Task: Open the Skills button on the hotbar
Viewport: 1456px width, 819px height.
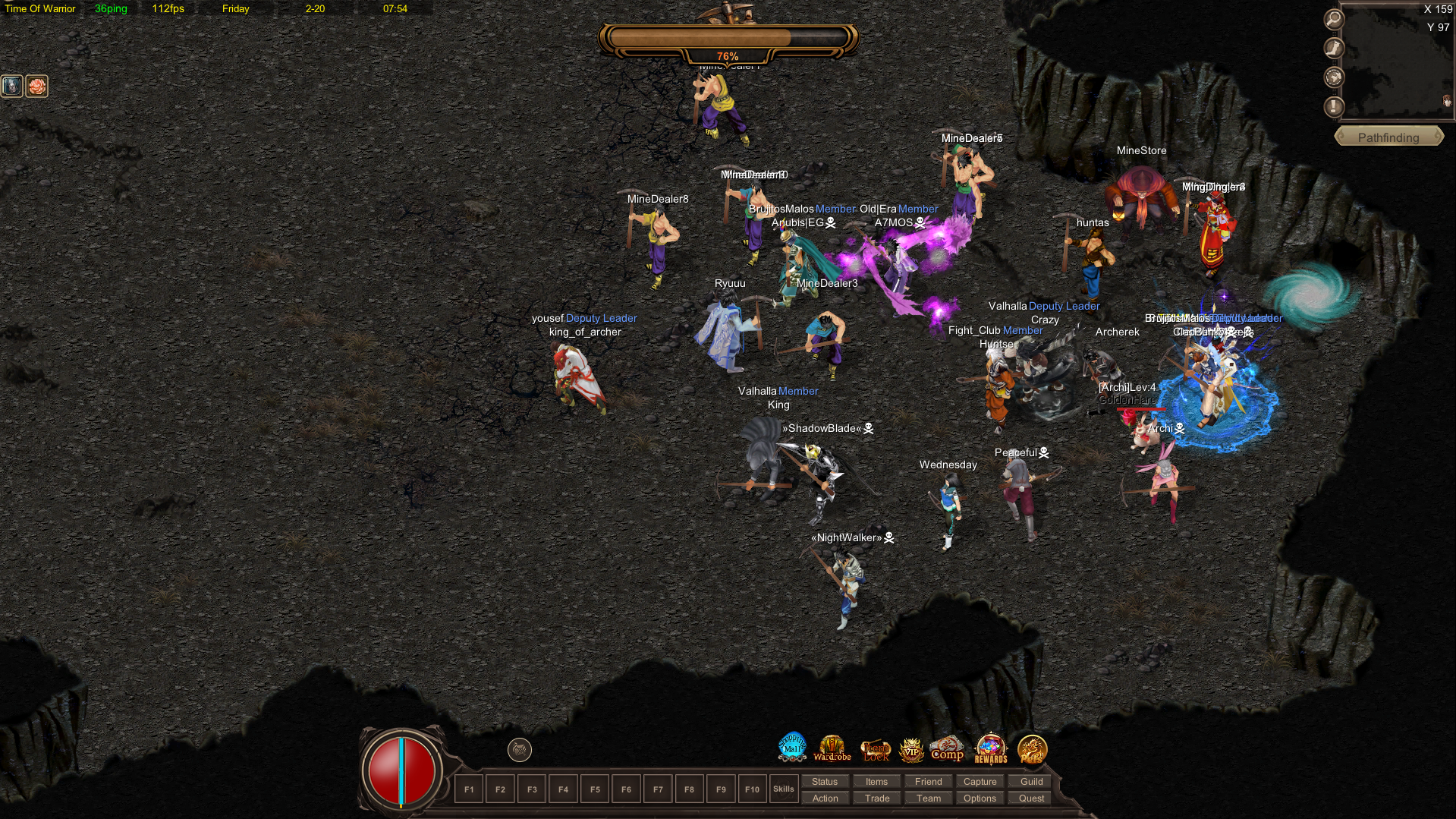Action: pyautogui.click(x=783, y=789)
